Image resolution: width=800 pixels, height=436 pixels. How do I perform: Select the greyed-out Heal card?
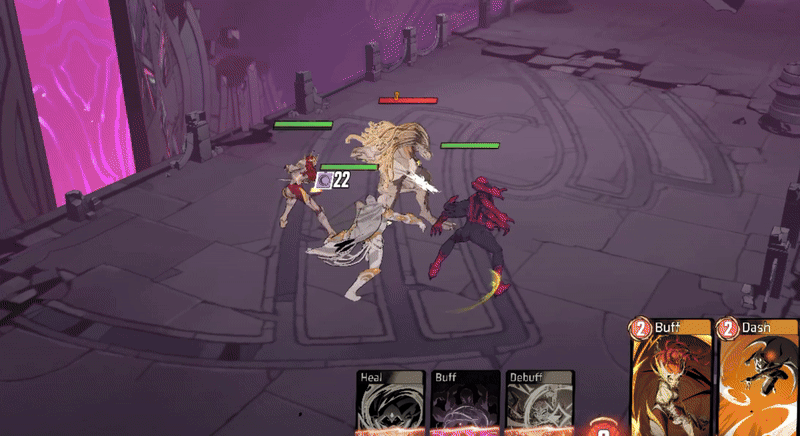392,403
